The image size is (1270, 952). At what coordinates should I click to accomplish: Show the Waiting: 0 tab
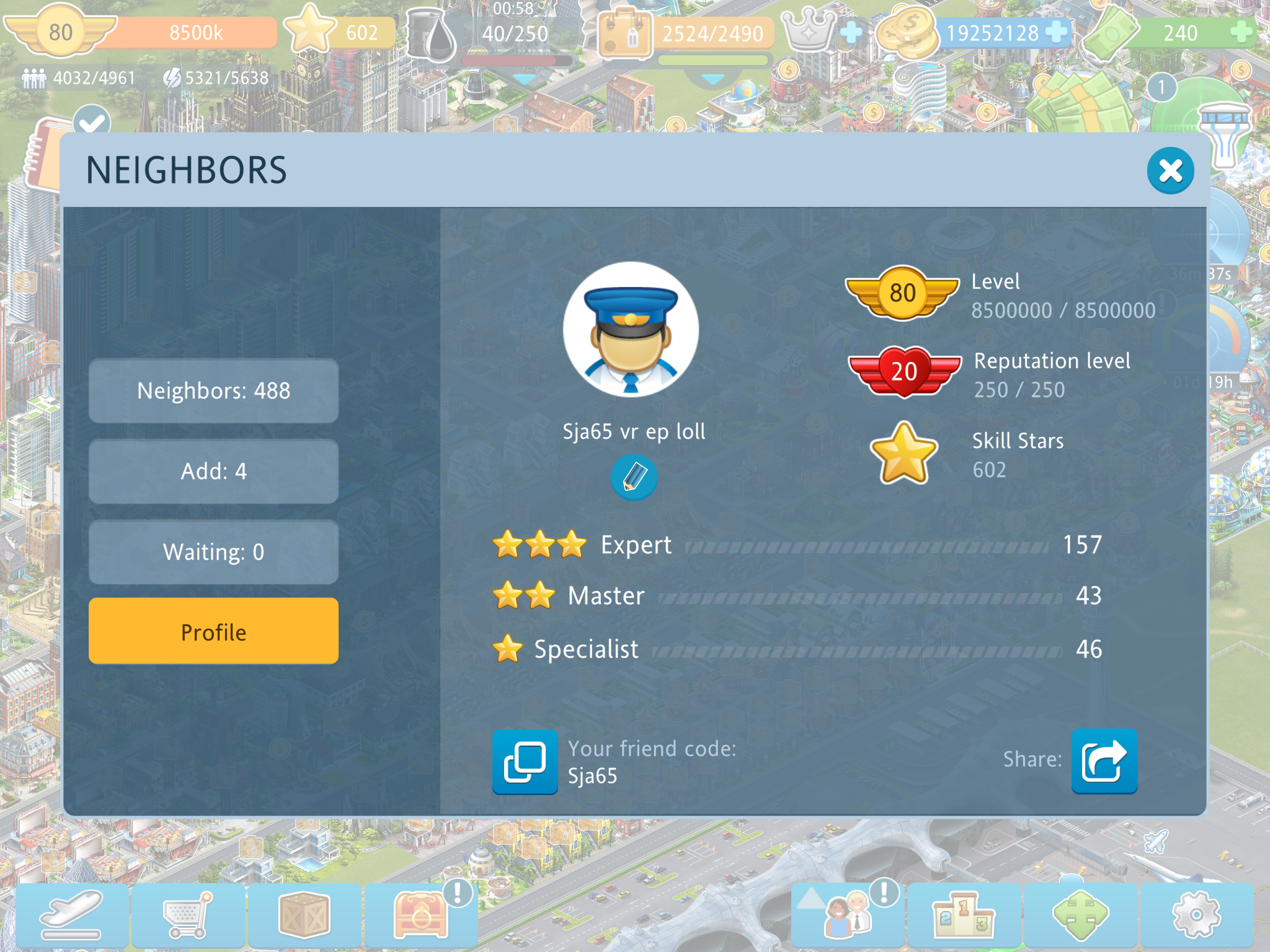[x=213, y=552]
